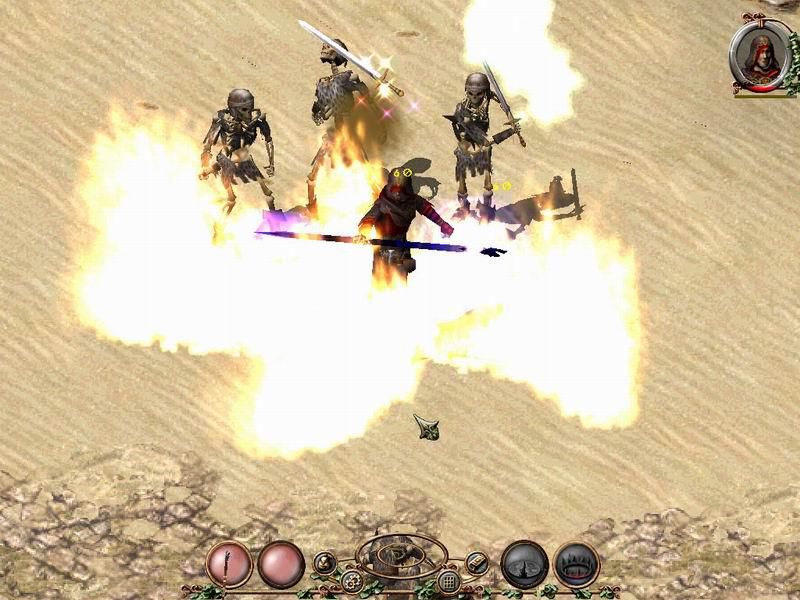This screenshot has width=800, height=600.
Task: Select the weapon slot holding the staff
Action: [x=229, y=564]
